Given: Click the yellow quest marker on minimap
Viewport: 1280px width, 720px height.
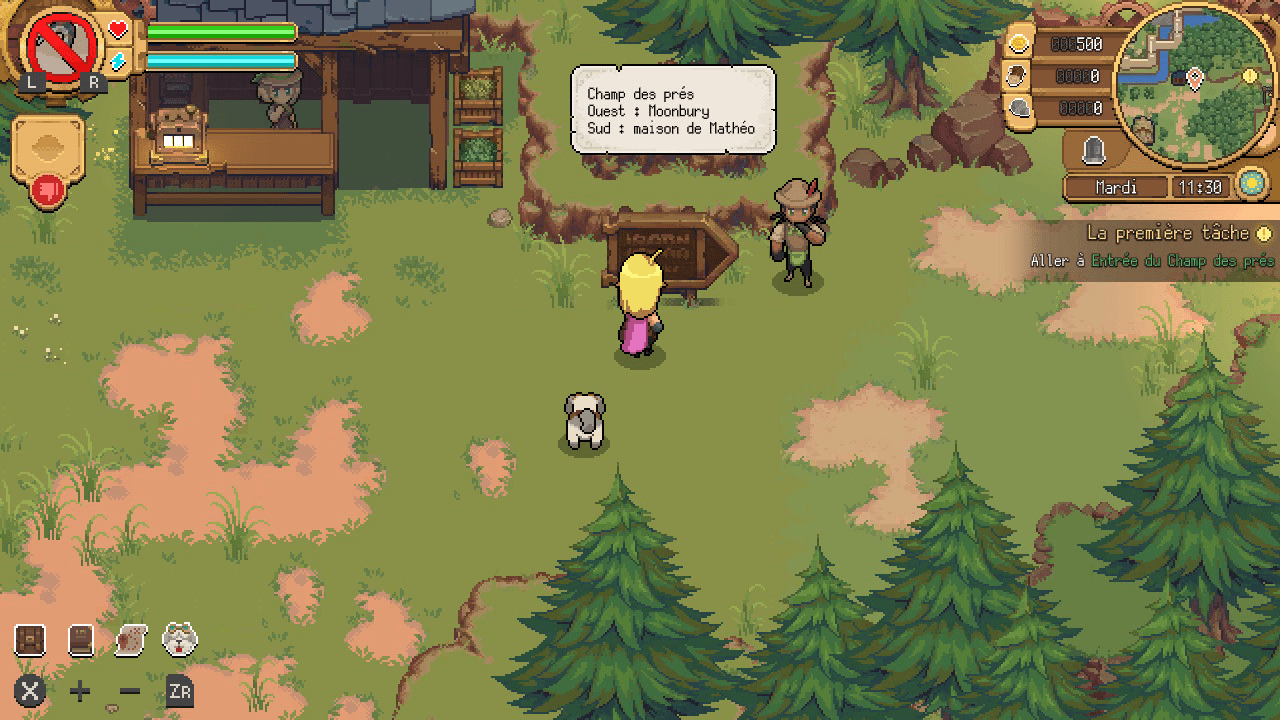Looking at the screenshot, I should (x=1249, y=76).
